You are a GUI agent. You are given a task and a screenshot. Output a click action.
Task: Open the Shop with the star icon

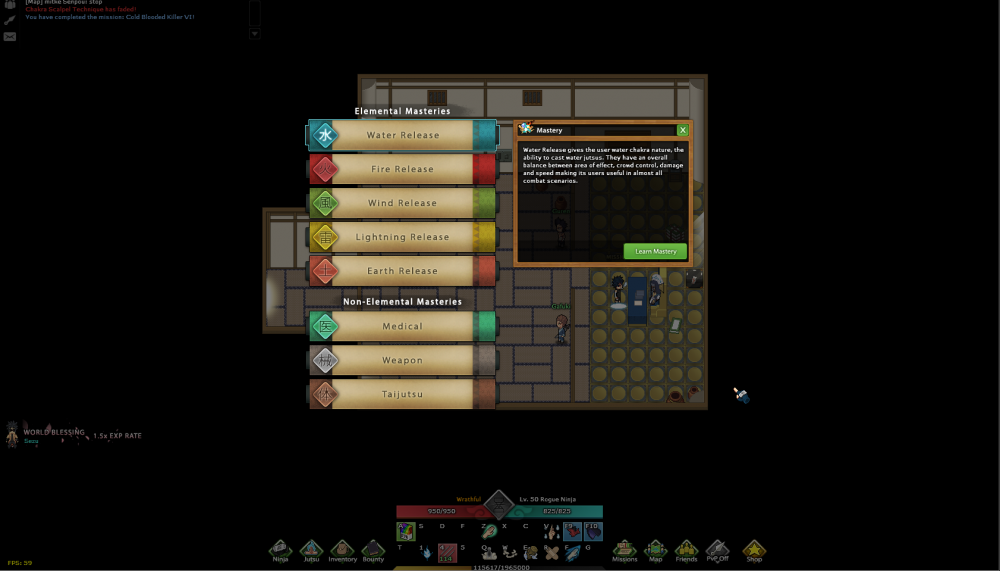coord(754,549)
